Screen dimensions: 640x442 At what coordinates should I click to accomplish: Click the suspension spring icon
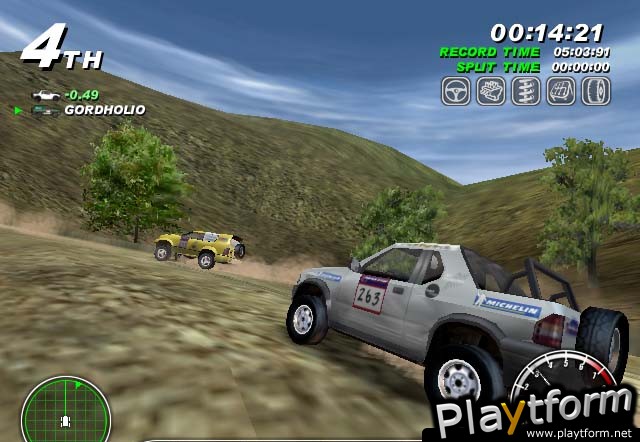coord(526,91)
